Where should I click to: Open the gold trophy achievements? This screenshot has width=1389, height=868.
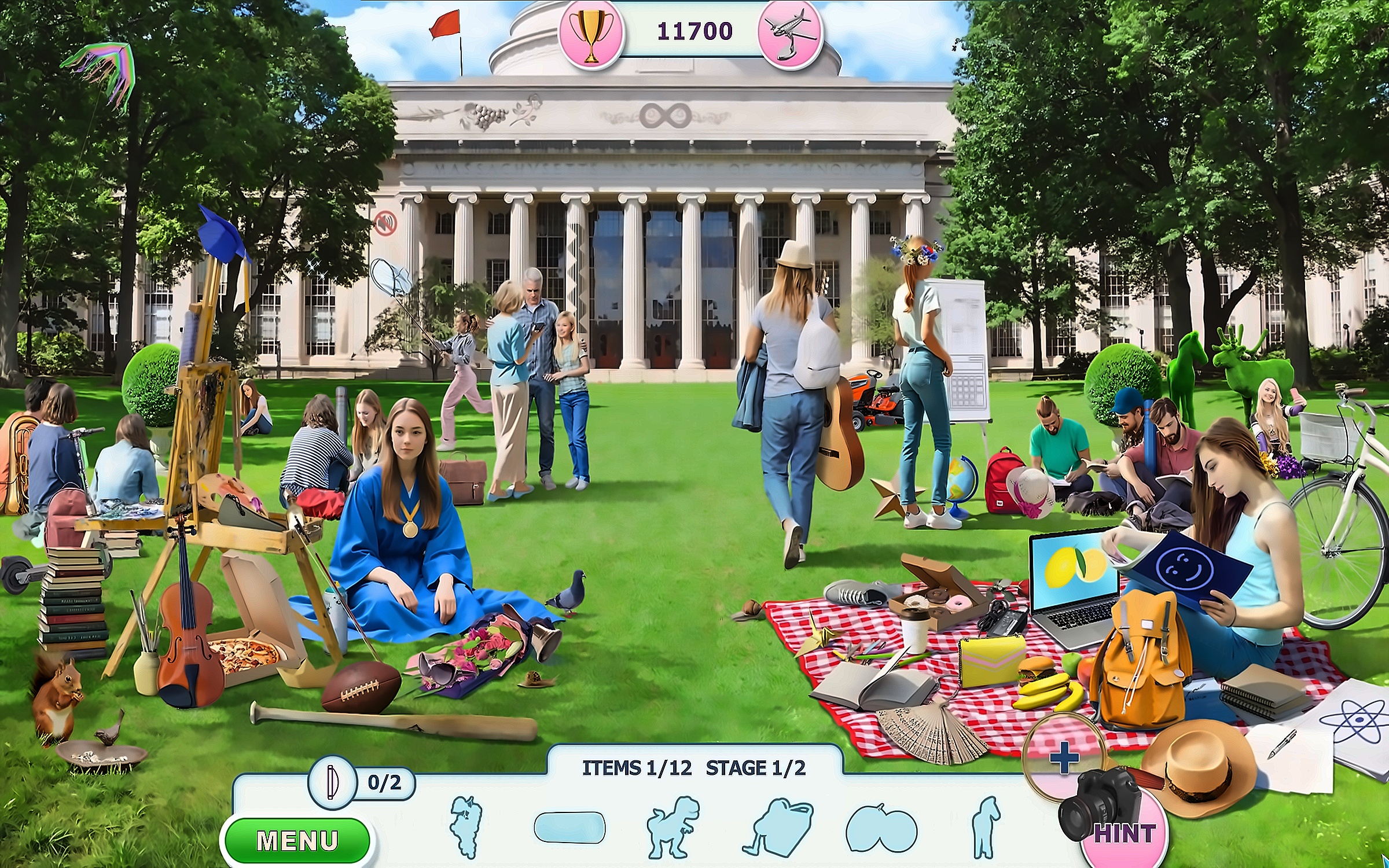tap(591, 33)
